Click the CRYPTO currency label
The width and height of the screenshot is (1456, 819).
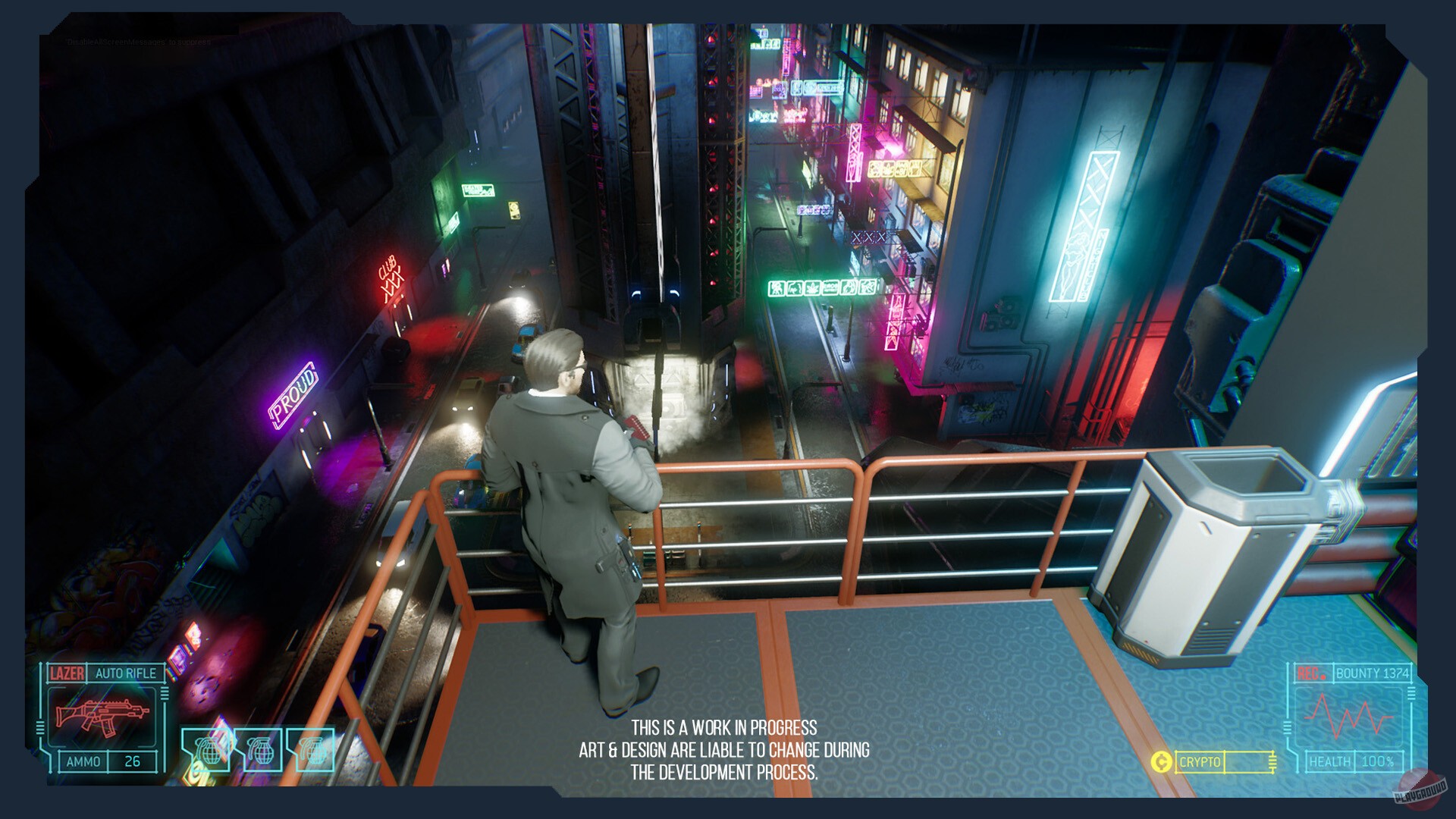[1200, 761]
